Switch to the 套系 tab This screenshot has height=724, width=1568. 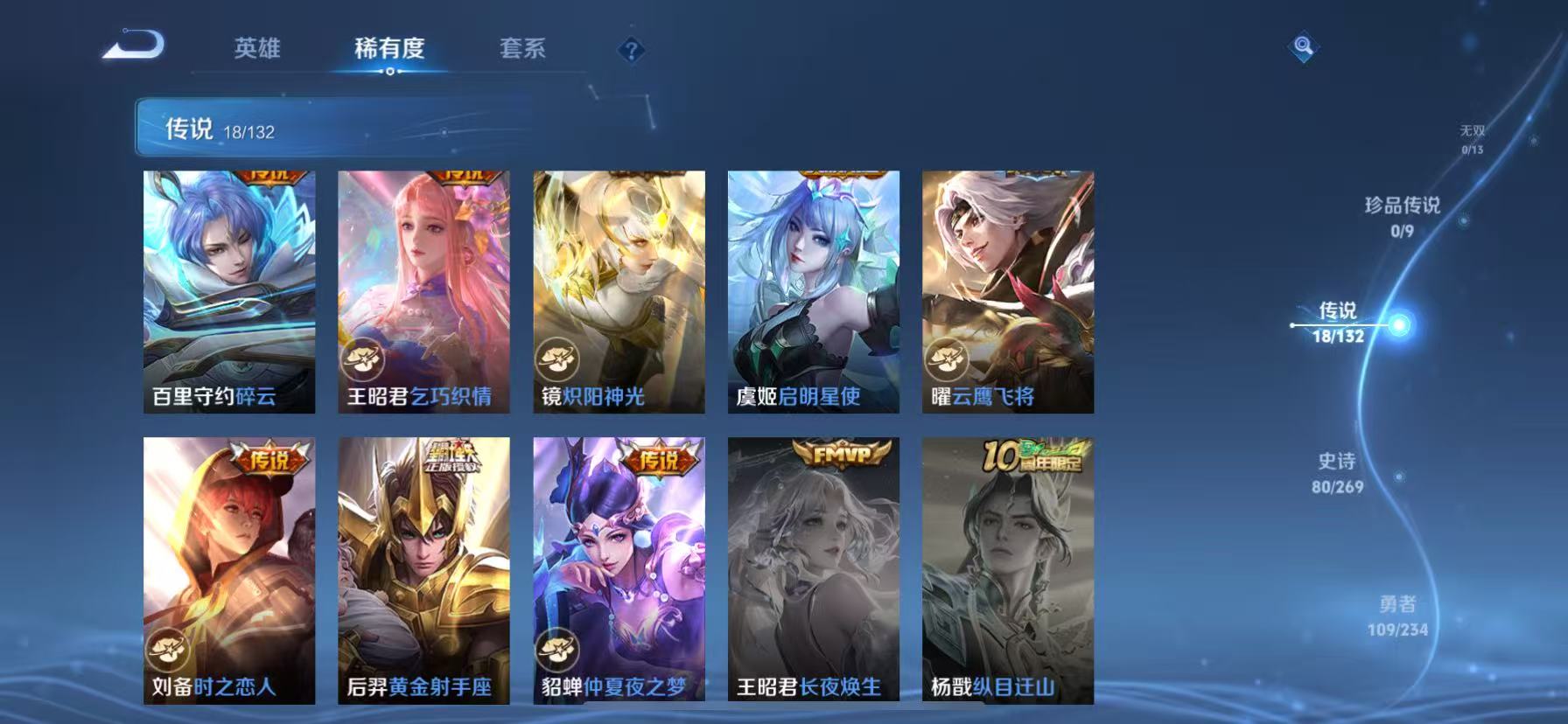524,50
